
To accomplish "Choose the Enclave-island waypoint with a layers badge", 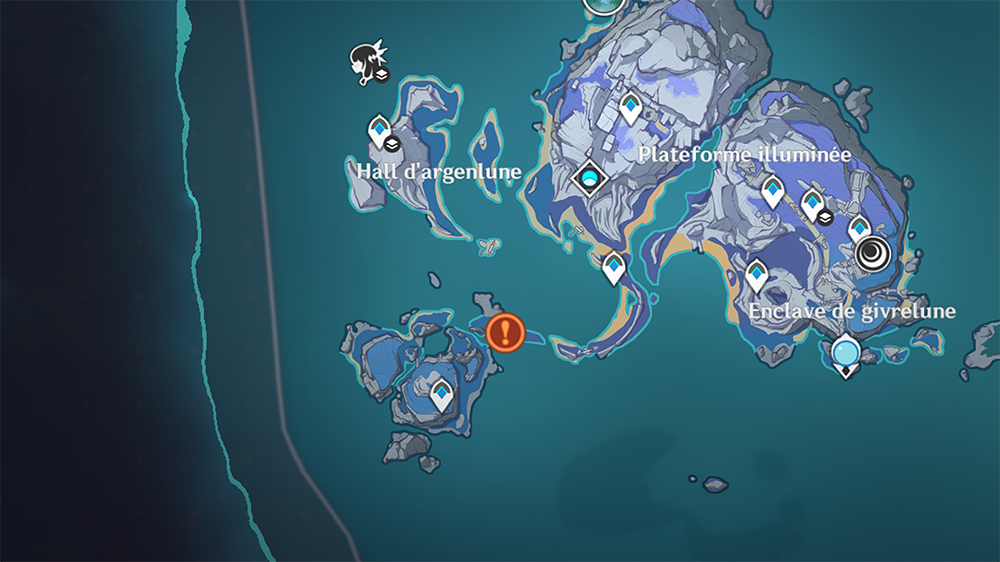I will pyautogui.click(x=813, y=203).
